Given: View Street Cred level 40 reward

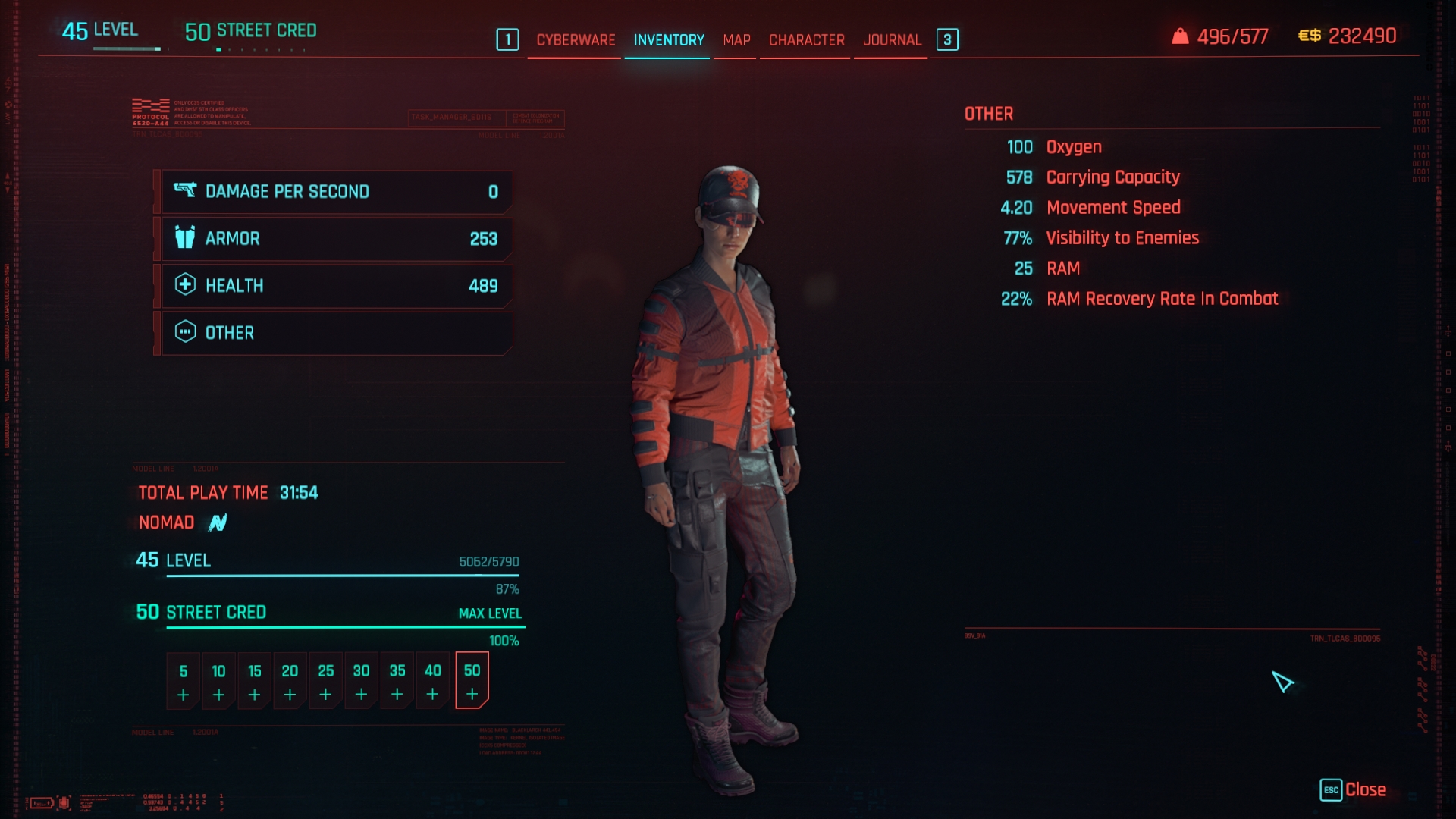Looking at the screenshot, I should 432,681.
